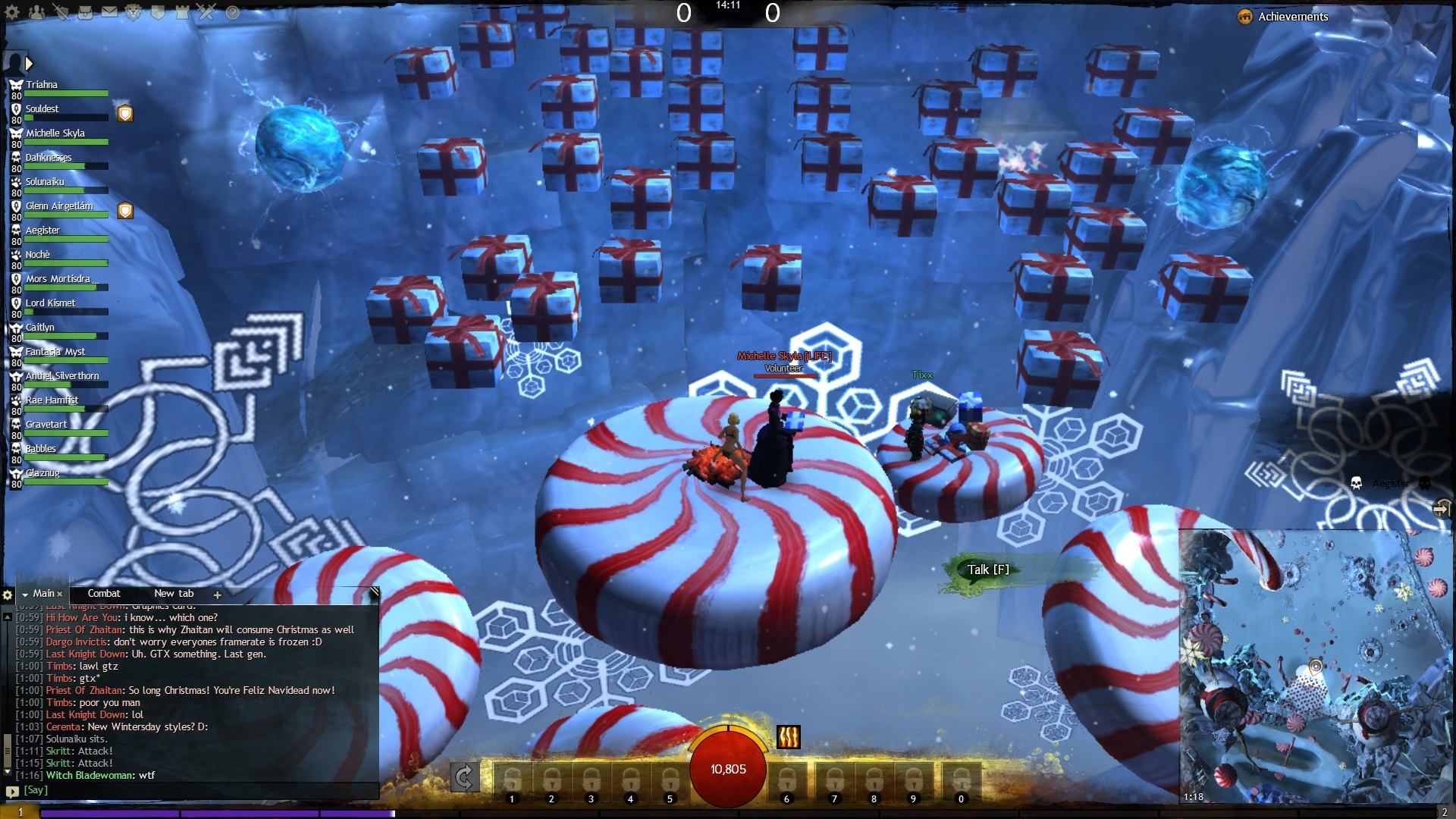Select Michelle Skyla in the squad list
The image size is (1456, 819).
click(x=55, y=133)
